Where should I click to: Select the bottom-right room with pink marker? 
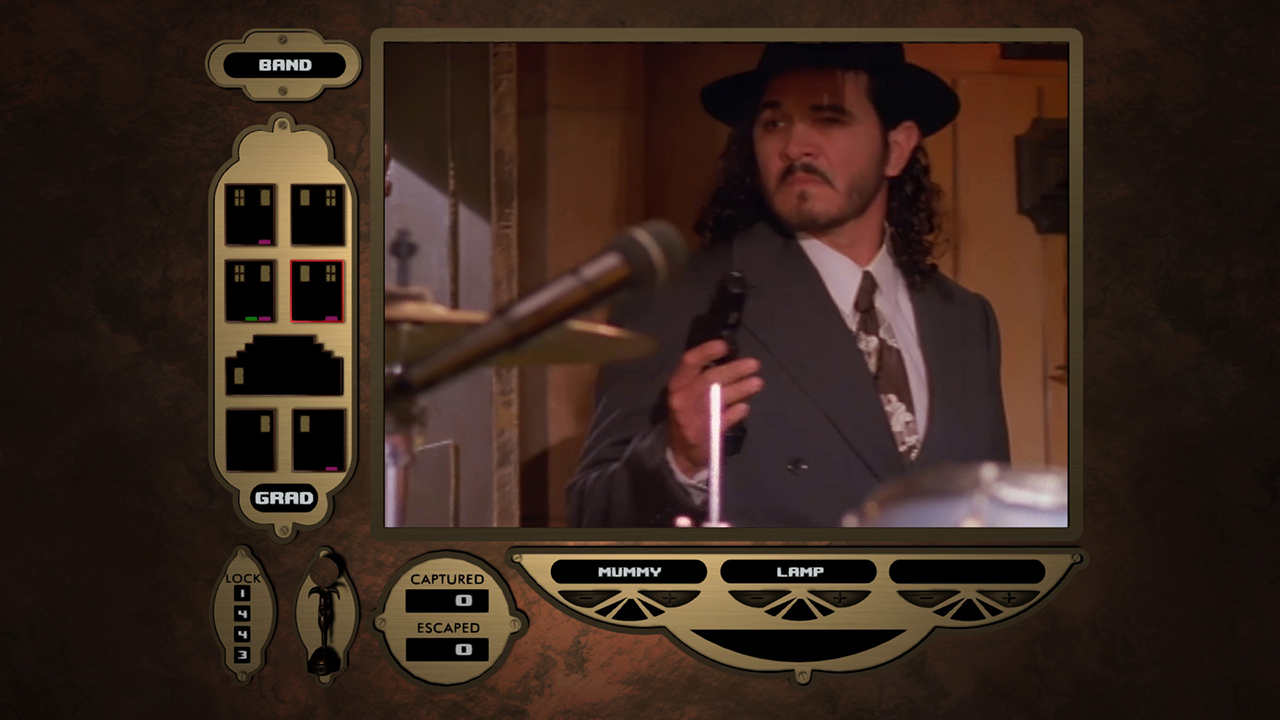pyautogui.click(x=318, y=440)
